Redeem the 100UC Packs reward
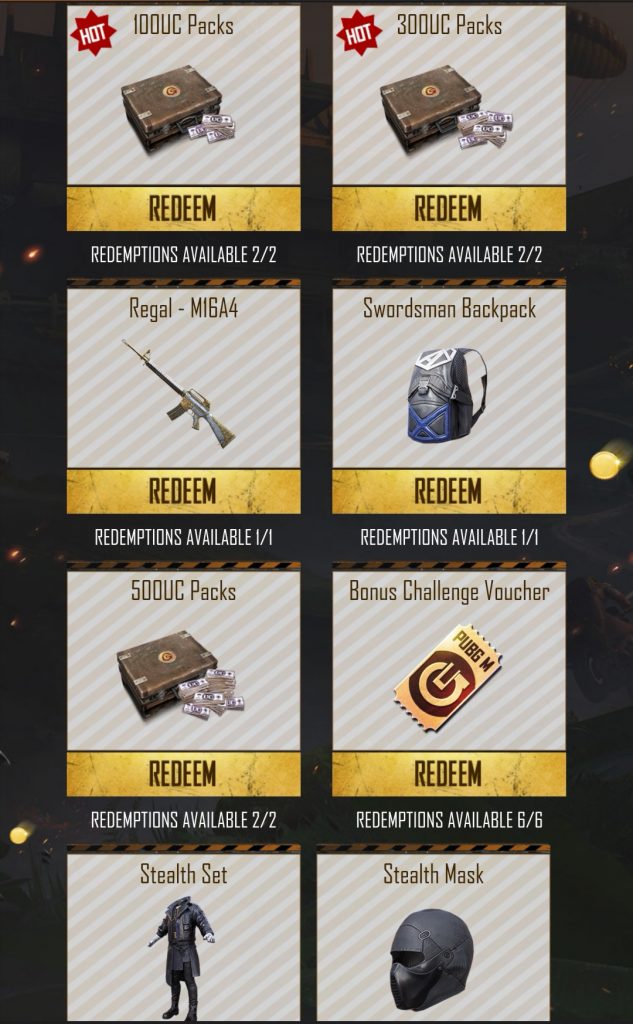Screen dimensions: 633x1024 [x=183, y=209]
